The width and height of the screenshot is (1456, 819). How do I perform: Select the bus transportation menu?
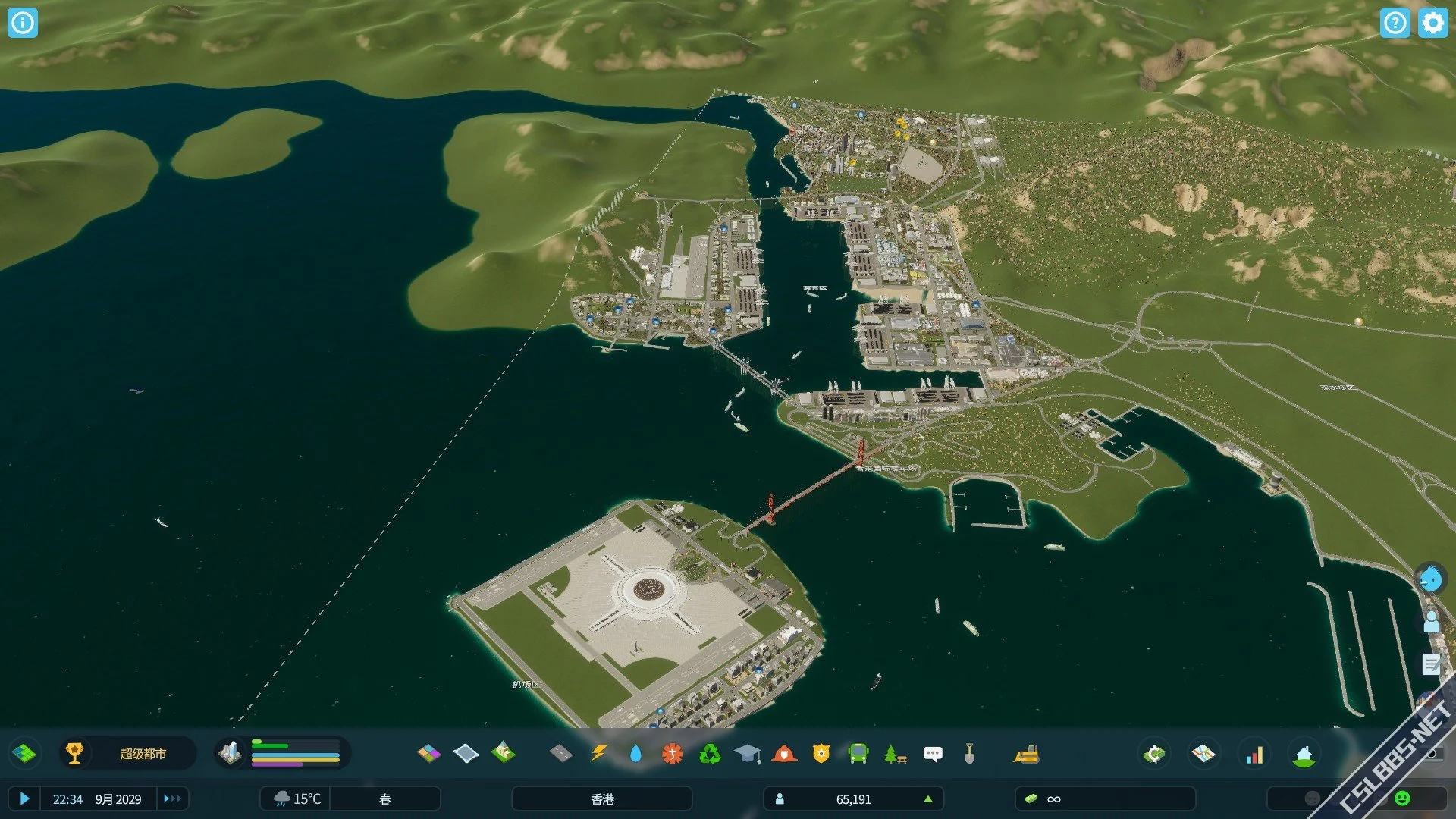[x=858, y=754]
